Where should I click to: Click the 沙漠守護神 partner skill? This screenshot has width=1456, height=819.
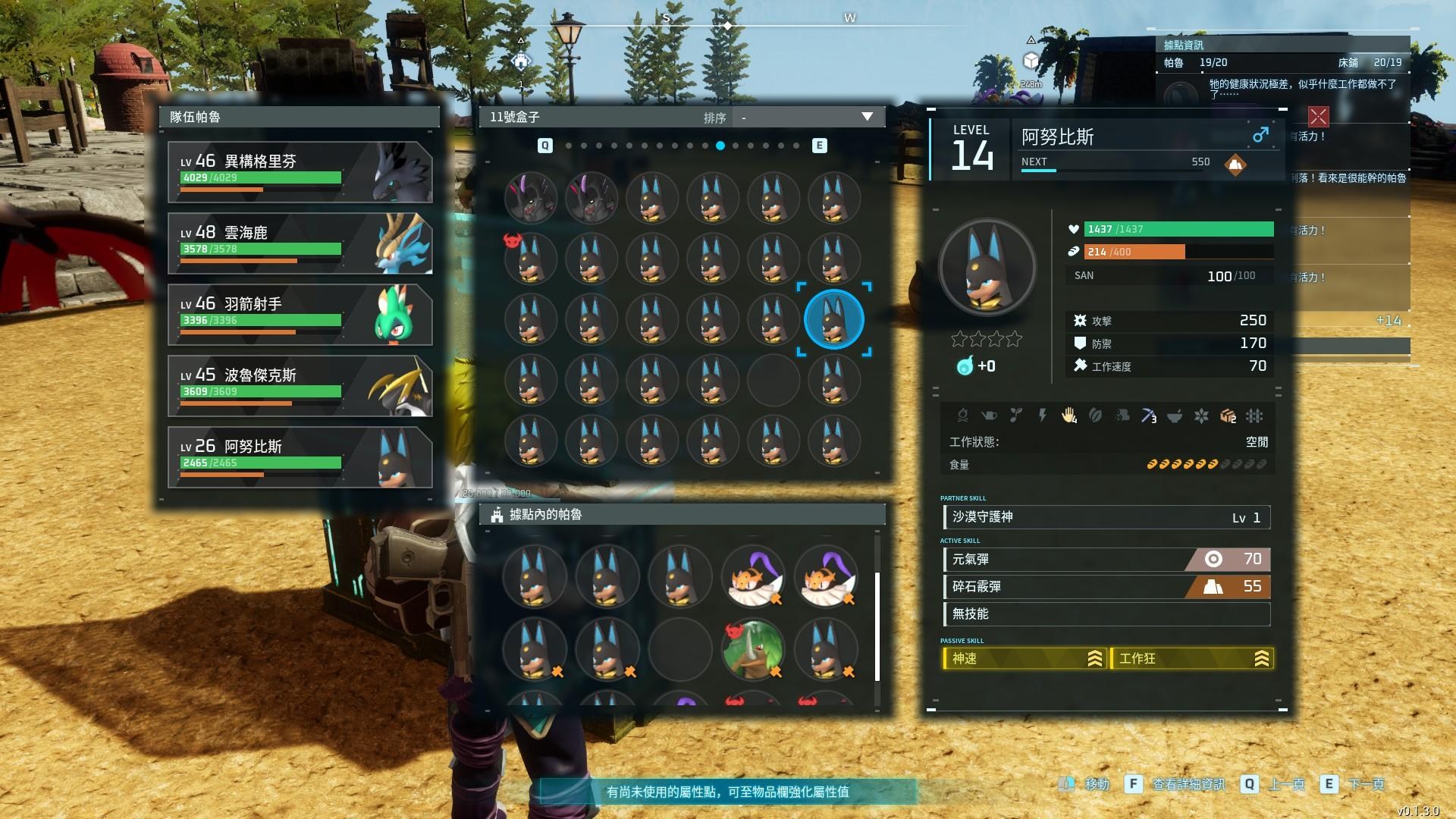[1106, 517]
